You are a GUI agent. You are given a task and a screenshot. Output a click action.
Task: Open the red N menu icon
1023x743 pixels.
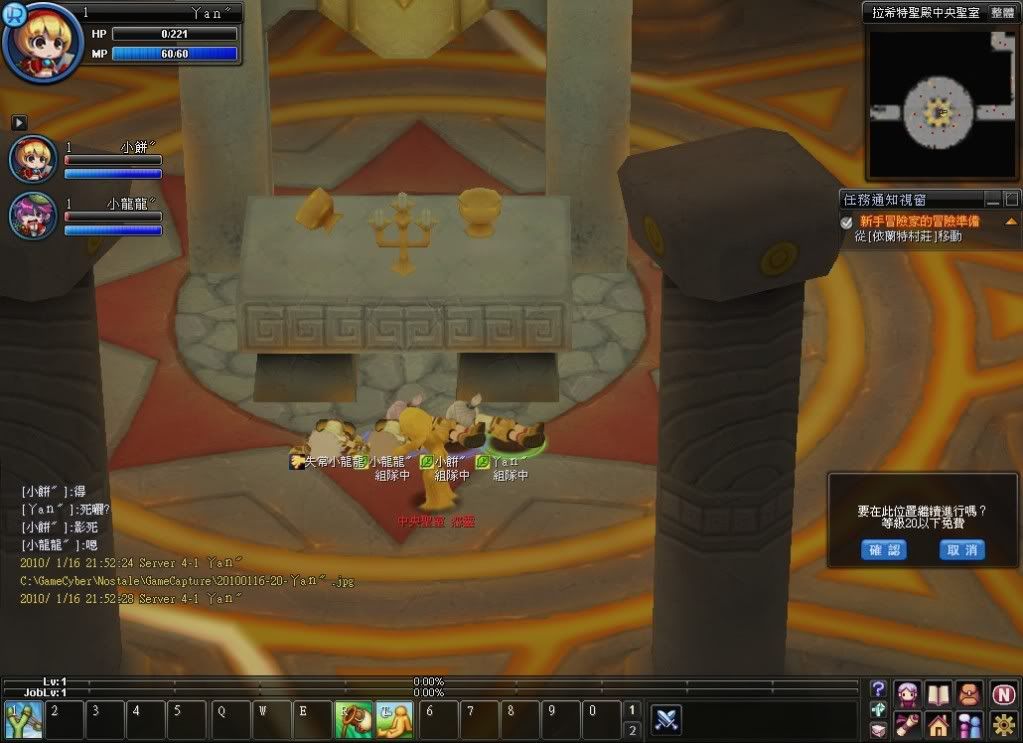(1004, 692)
